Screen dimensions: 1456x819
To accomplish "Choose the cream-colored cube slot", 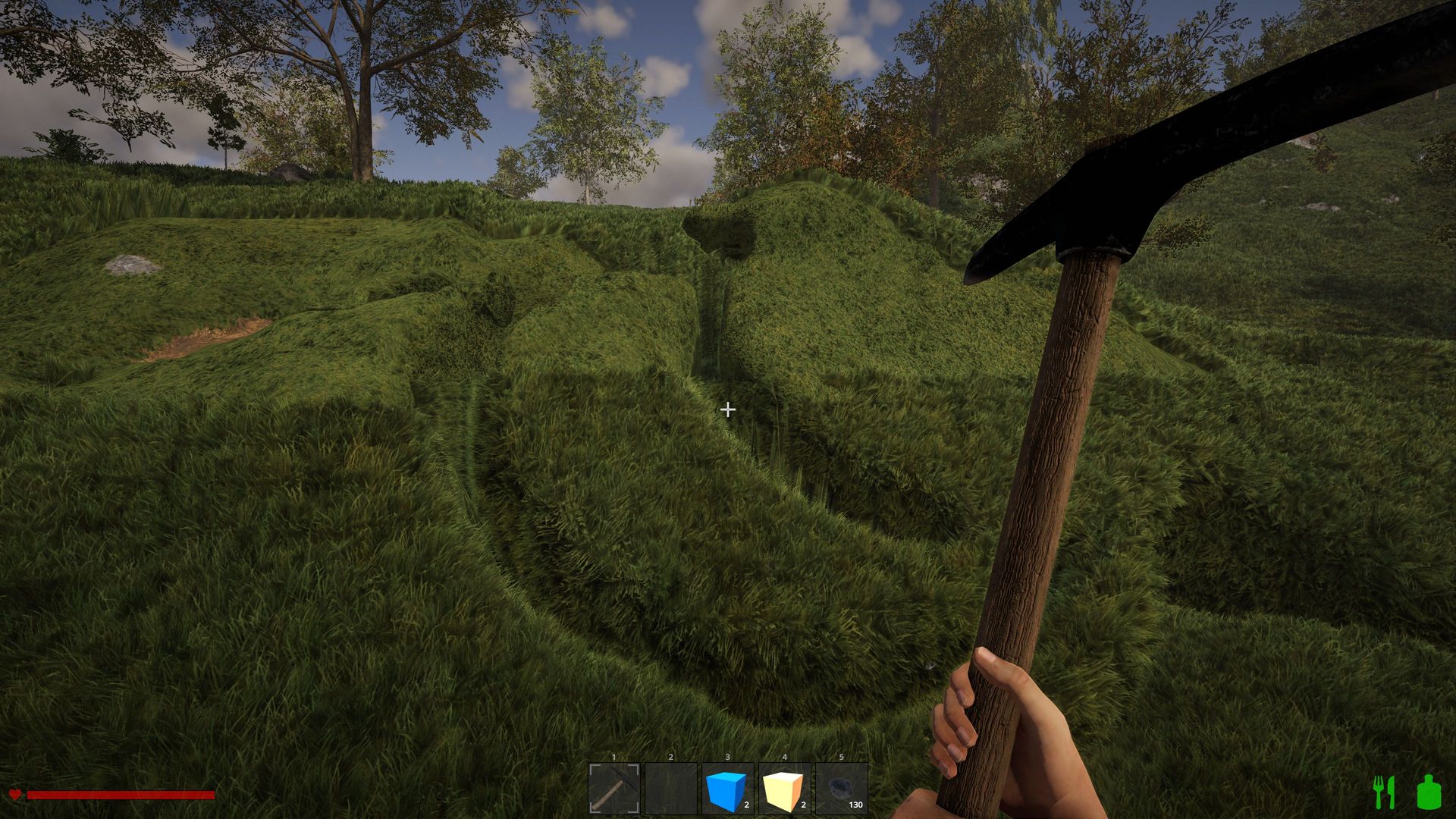I will (x=784, y=789).
